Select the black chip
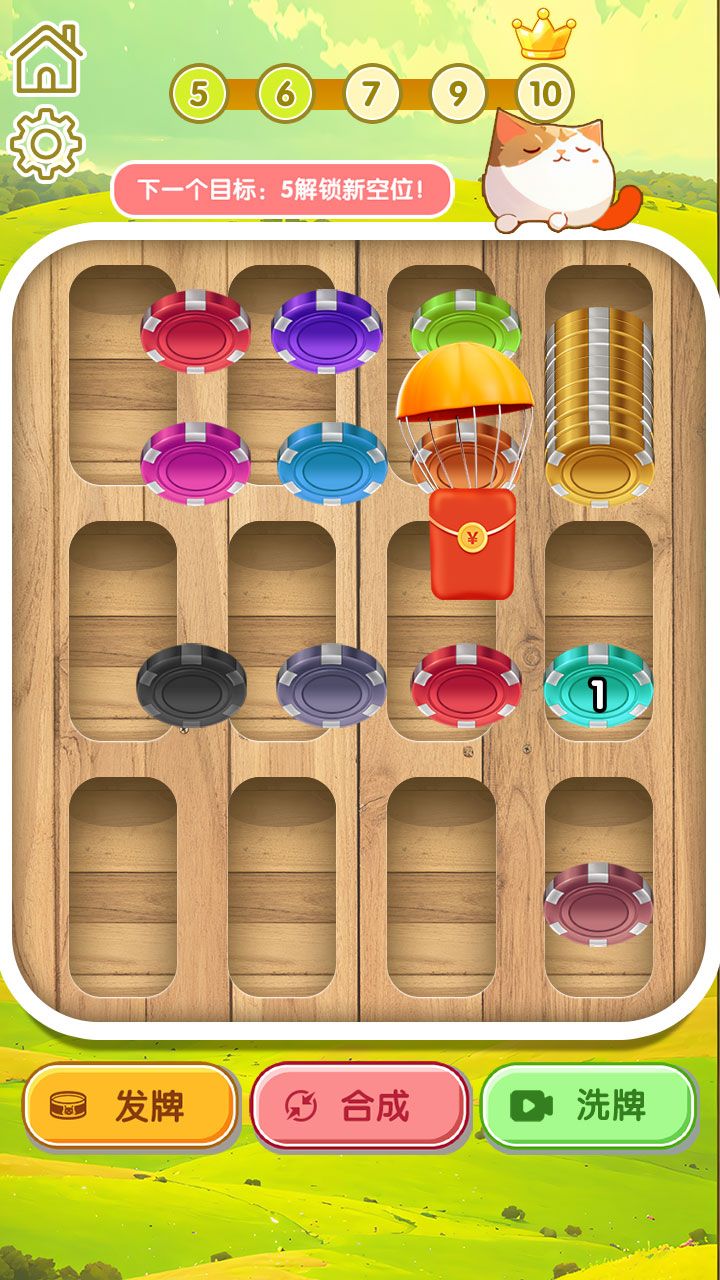 [191, 686]
